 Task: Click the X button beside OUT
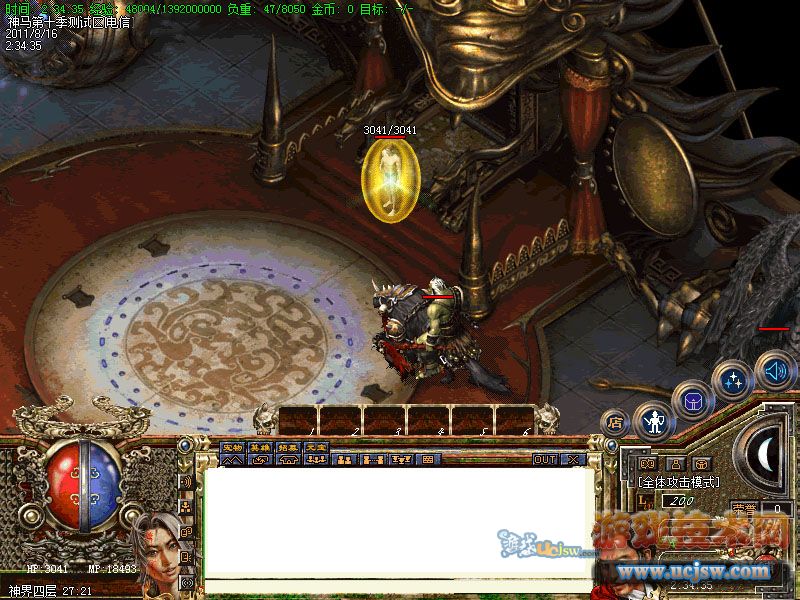pyautogui.click(x=573, y=459)
